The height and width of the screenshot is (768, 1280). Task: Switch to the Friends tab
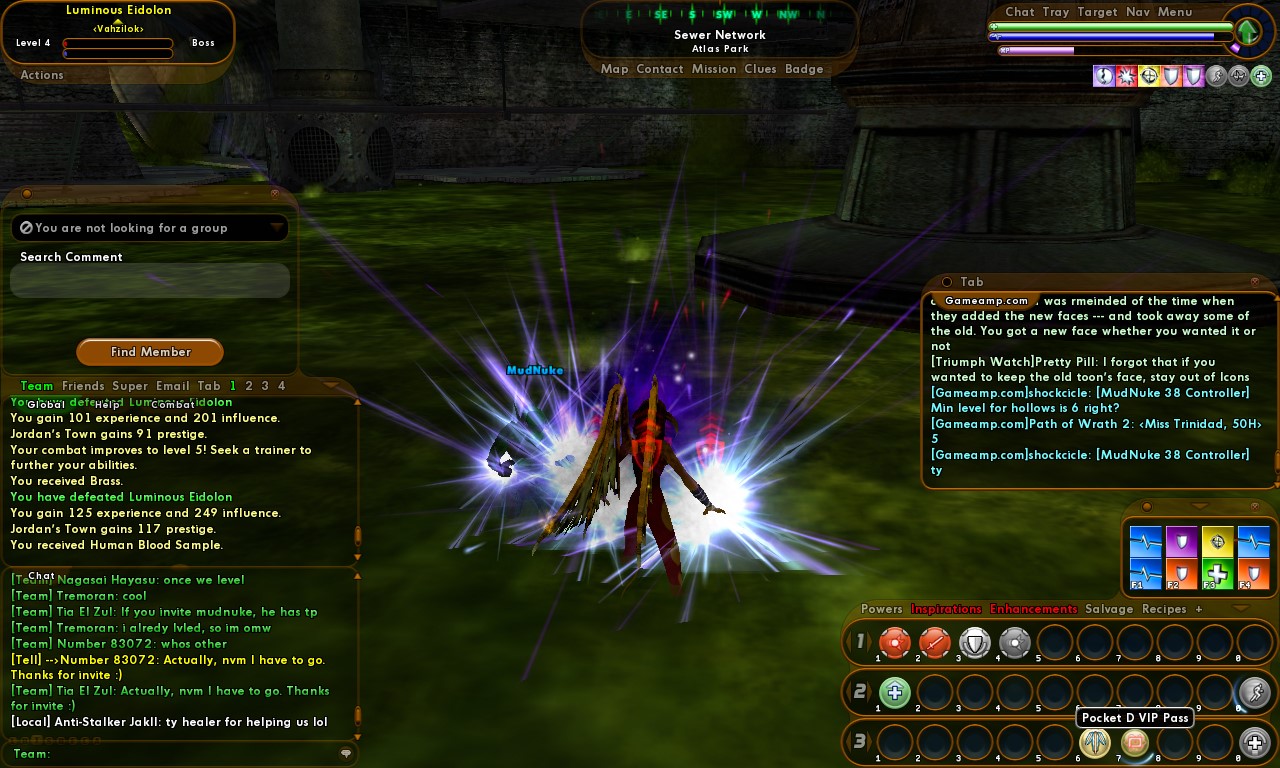(x=83, y=386)
